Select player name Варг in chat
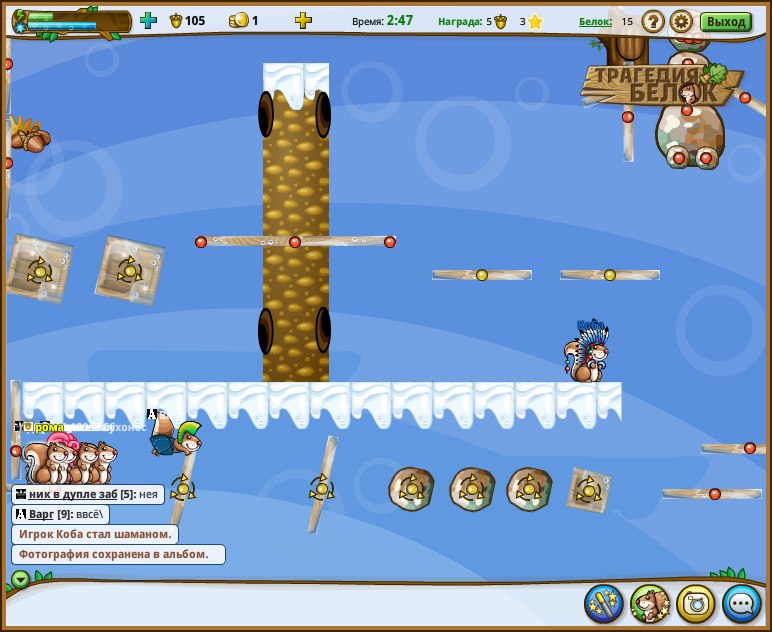Viewport: 772px width, 632px height. (41, 514)
